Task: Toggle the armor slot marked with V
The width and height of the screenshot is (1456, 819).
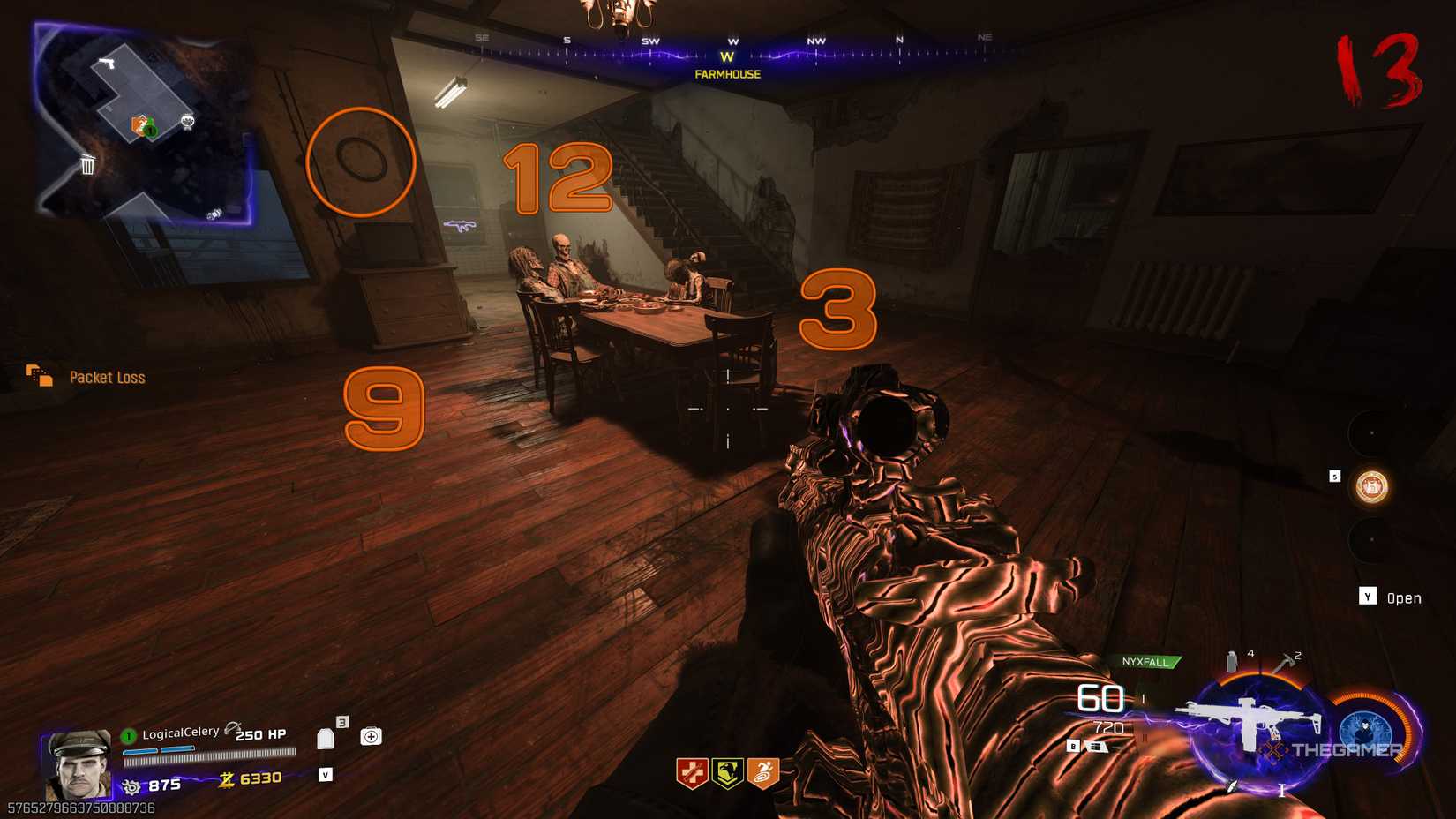Action: tap(325, 775)
